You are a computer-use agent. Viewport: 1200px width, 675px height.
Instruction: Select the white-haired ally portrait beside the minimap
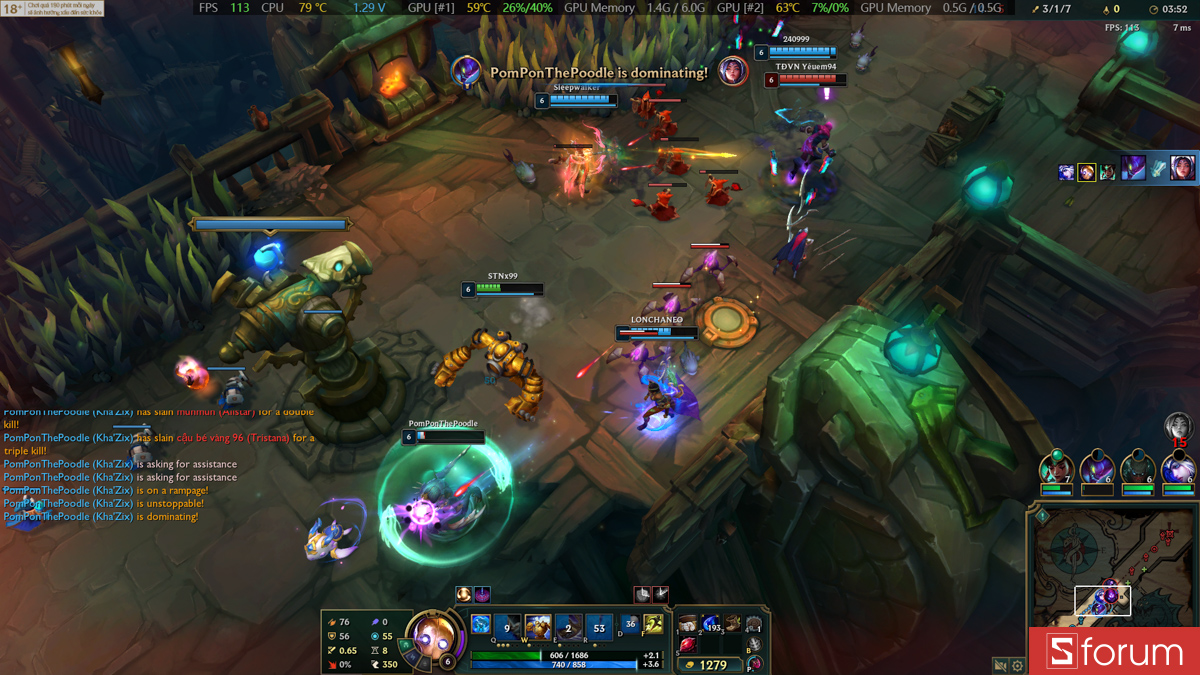click(x=1177, y=468)
